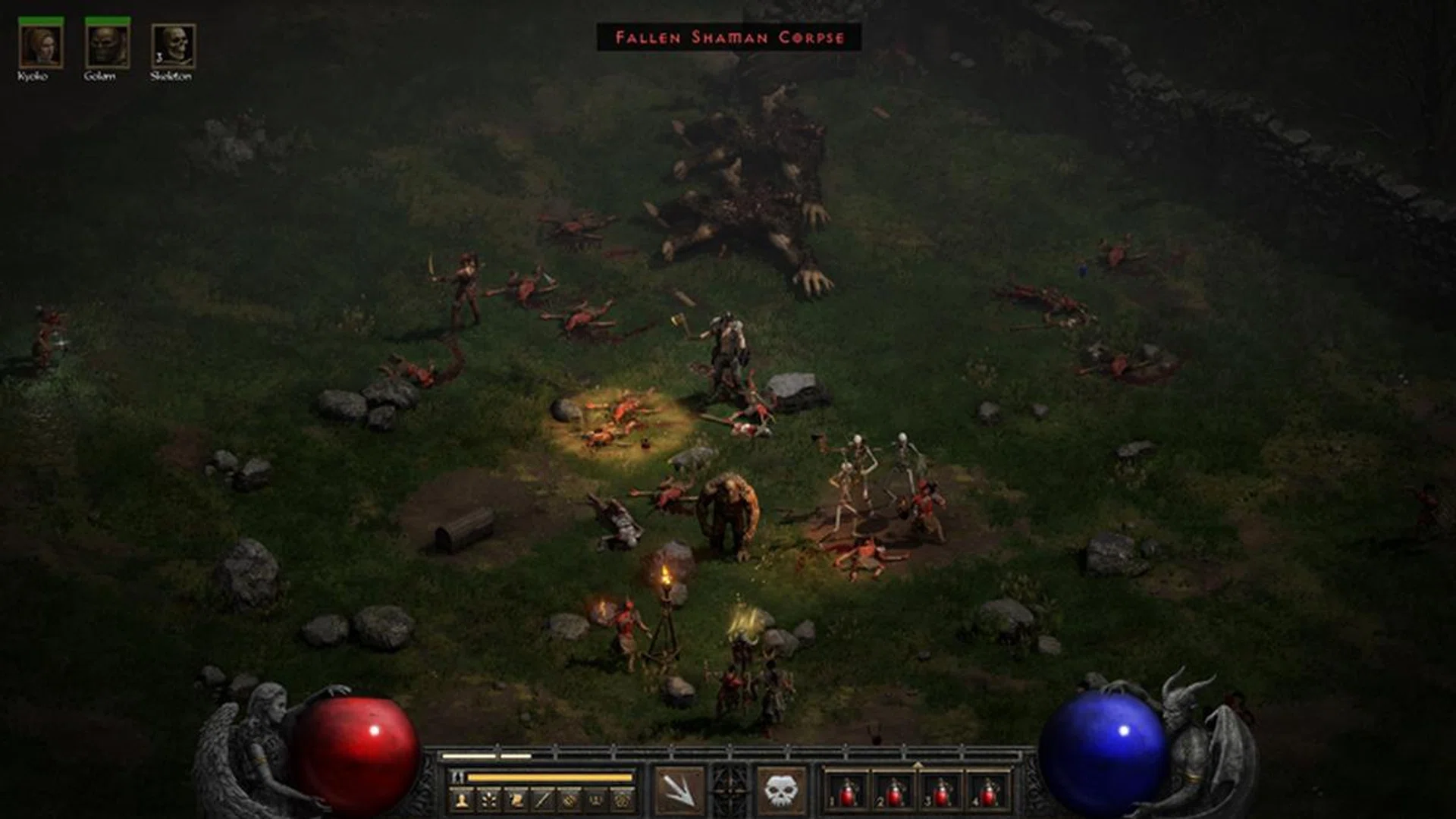Select Kyoko's mercenary portrait
Screen dimensions: 1456x819
coord(41,47)
